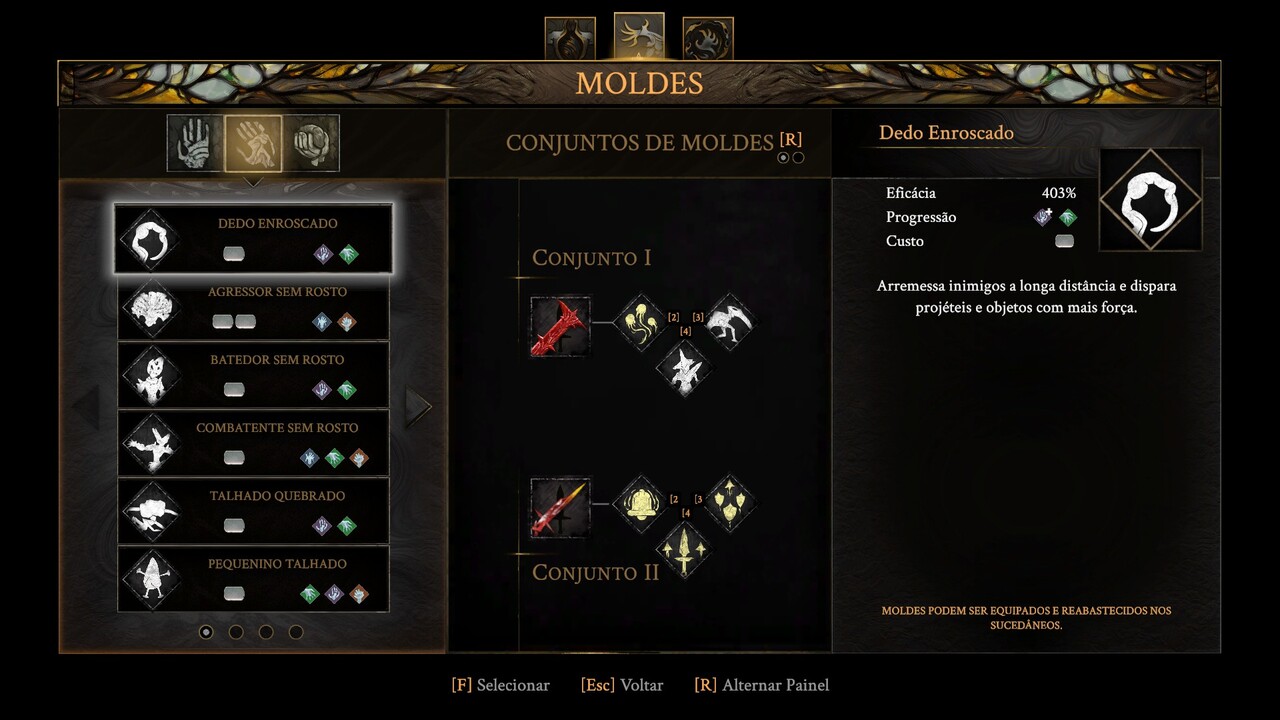
Task: Select the bell mold slot in Conjunto II
Action: [639, 503]
